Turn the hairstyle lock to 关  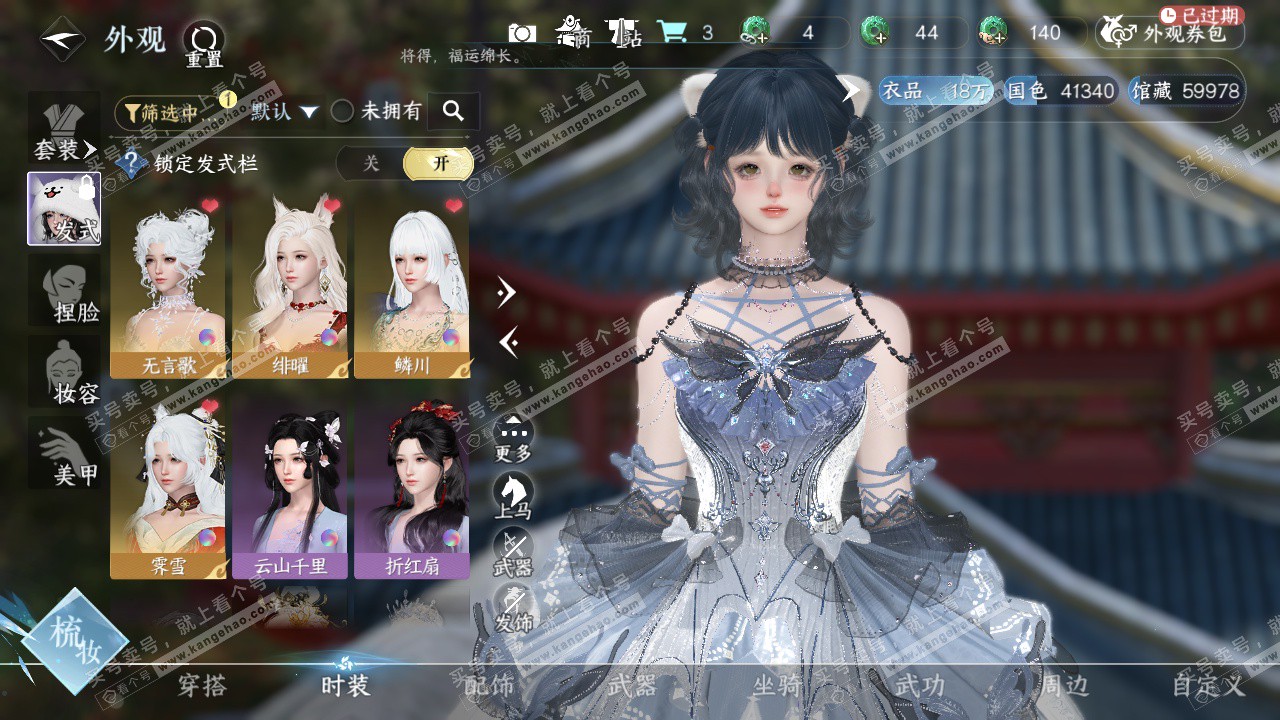(371, 164)
